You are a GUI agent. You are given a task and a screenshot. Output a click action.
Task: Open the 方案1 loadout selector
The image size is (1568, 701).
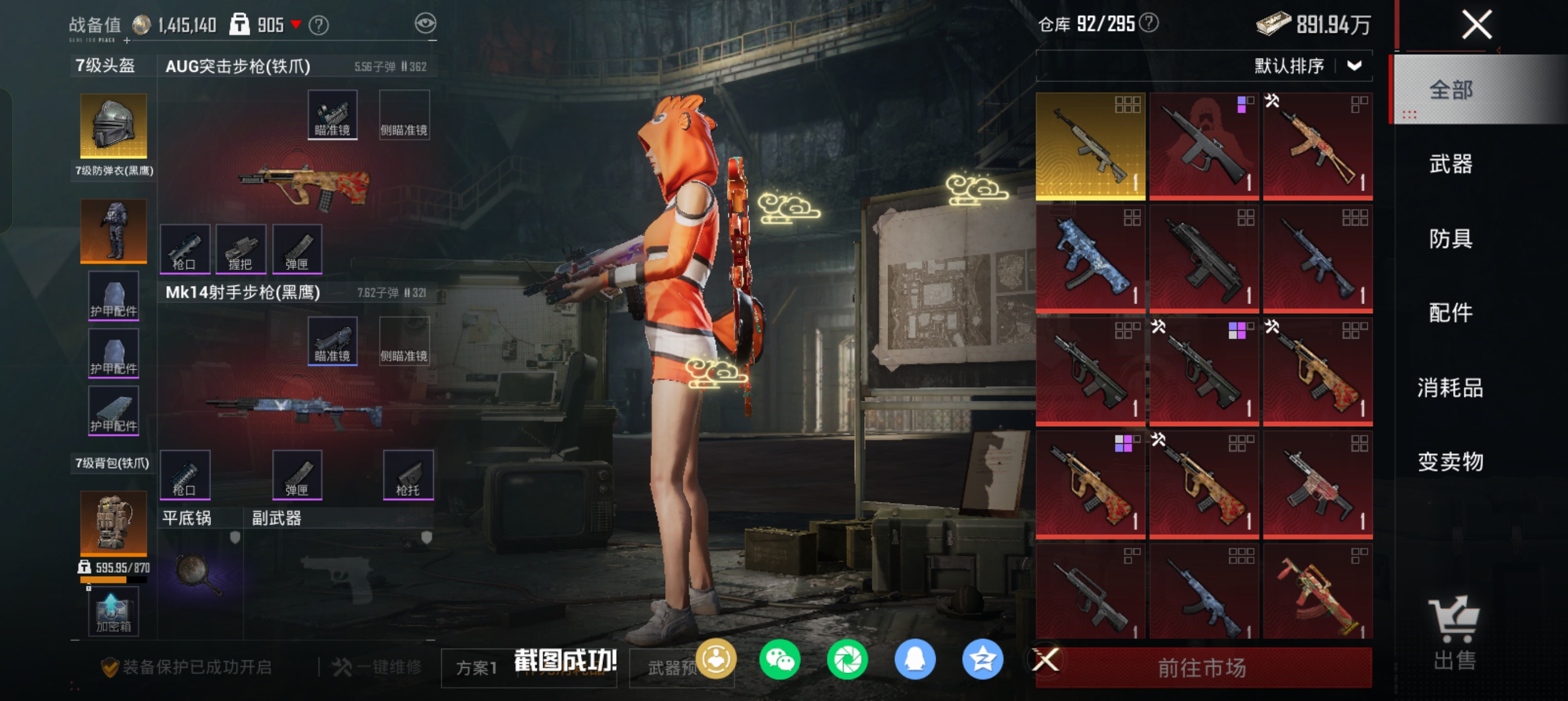tap(477, 668)
